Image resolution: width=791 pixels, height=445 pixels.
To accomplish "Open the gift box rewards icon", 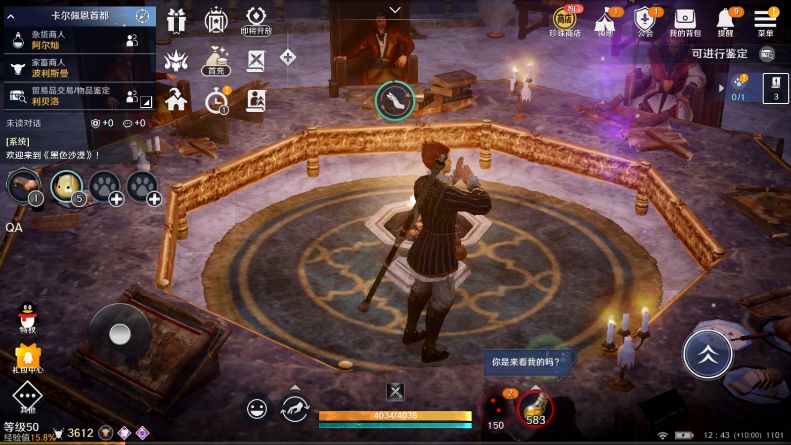I will (177, 21).
